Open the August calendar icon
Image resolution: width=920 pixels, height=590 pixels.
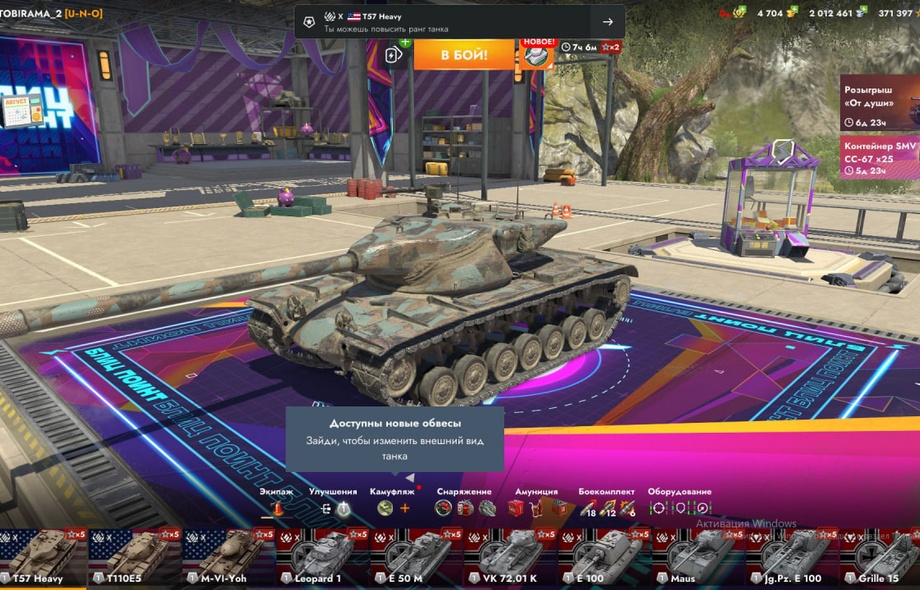click(x=21, y=108)
